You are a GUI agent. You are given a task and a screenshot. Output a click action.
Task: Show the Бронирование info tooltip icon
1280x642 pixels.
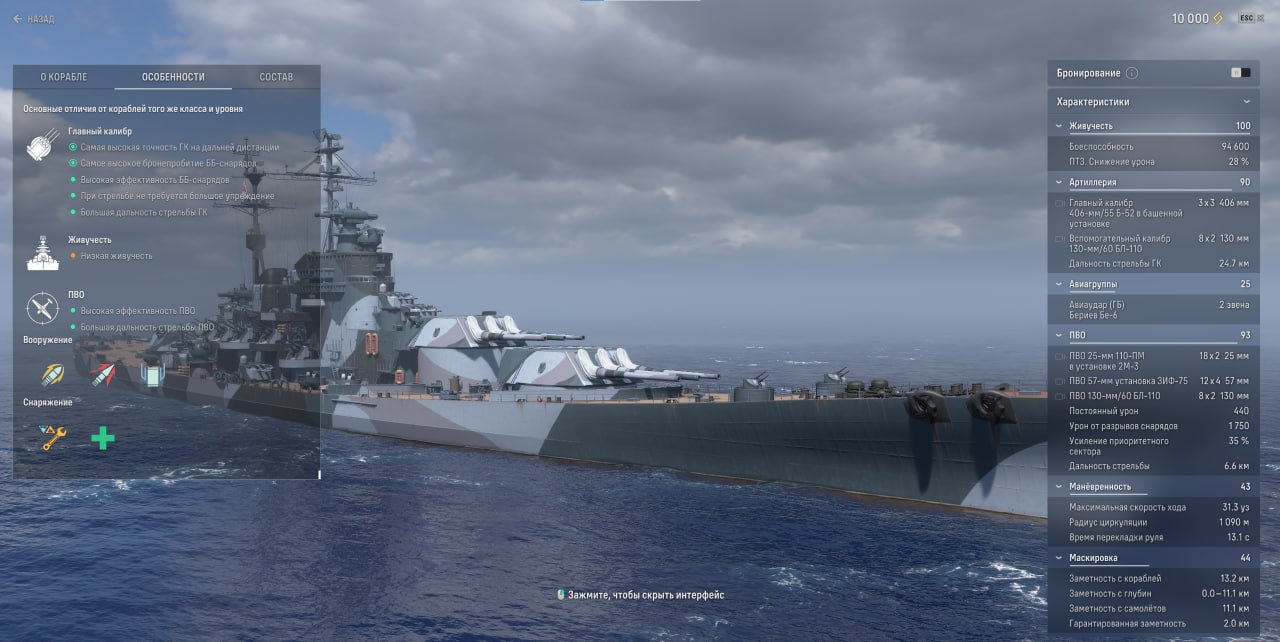[1131, 73]
